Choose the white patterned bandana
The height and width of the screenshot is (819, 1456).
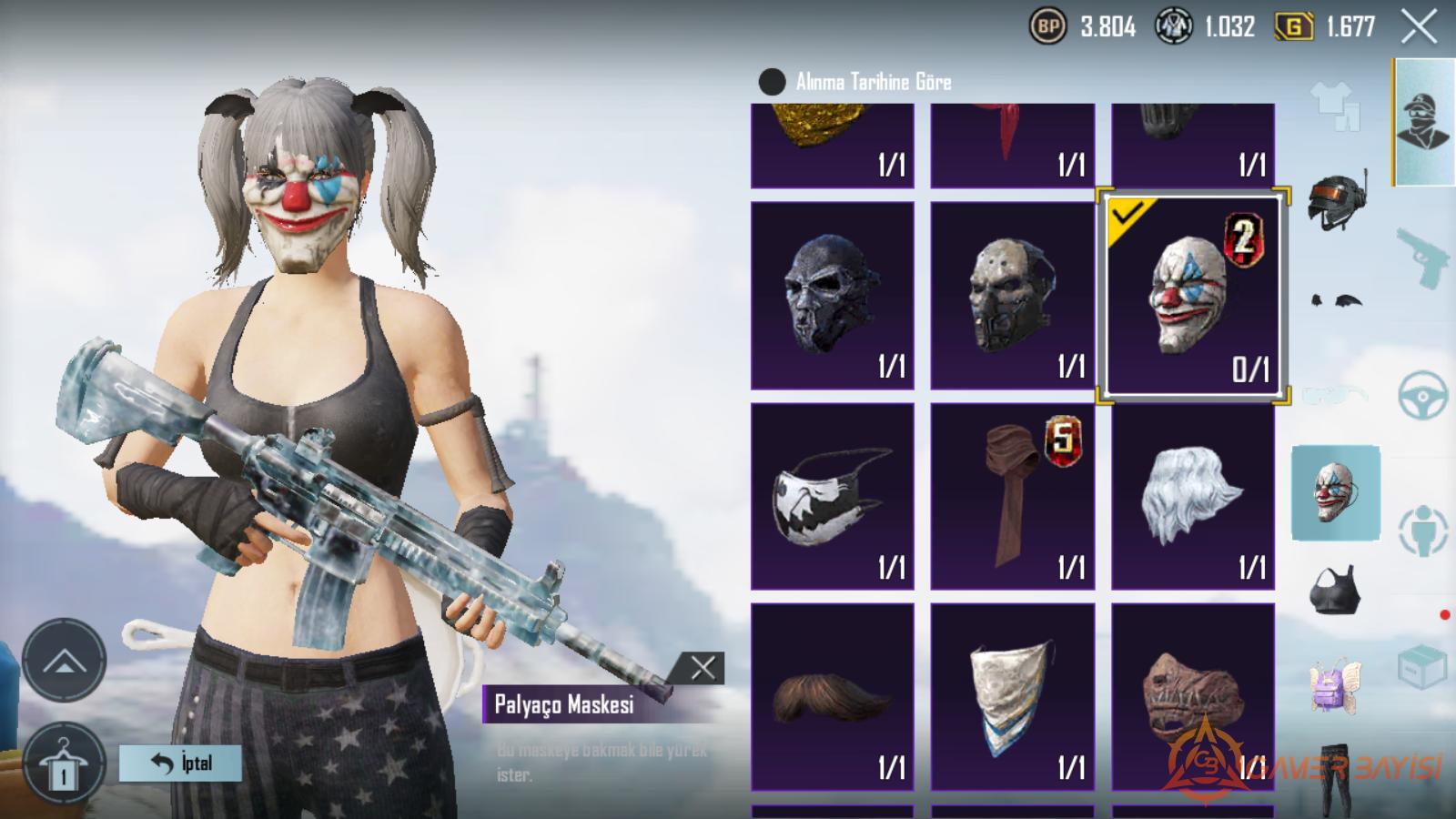[1012, 697]
